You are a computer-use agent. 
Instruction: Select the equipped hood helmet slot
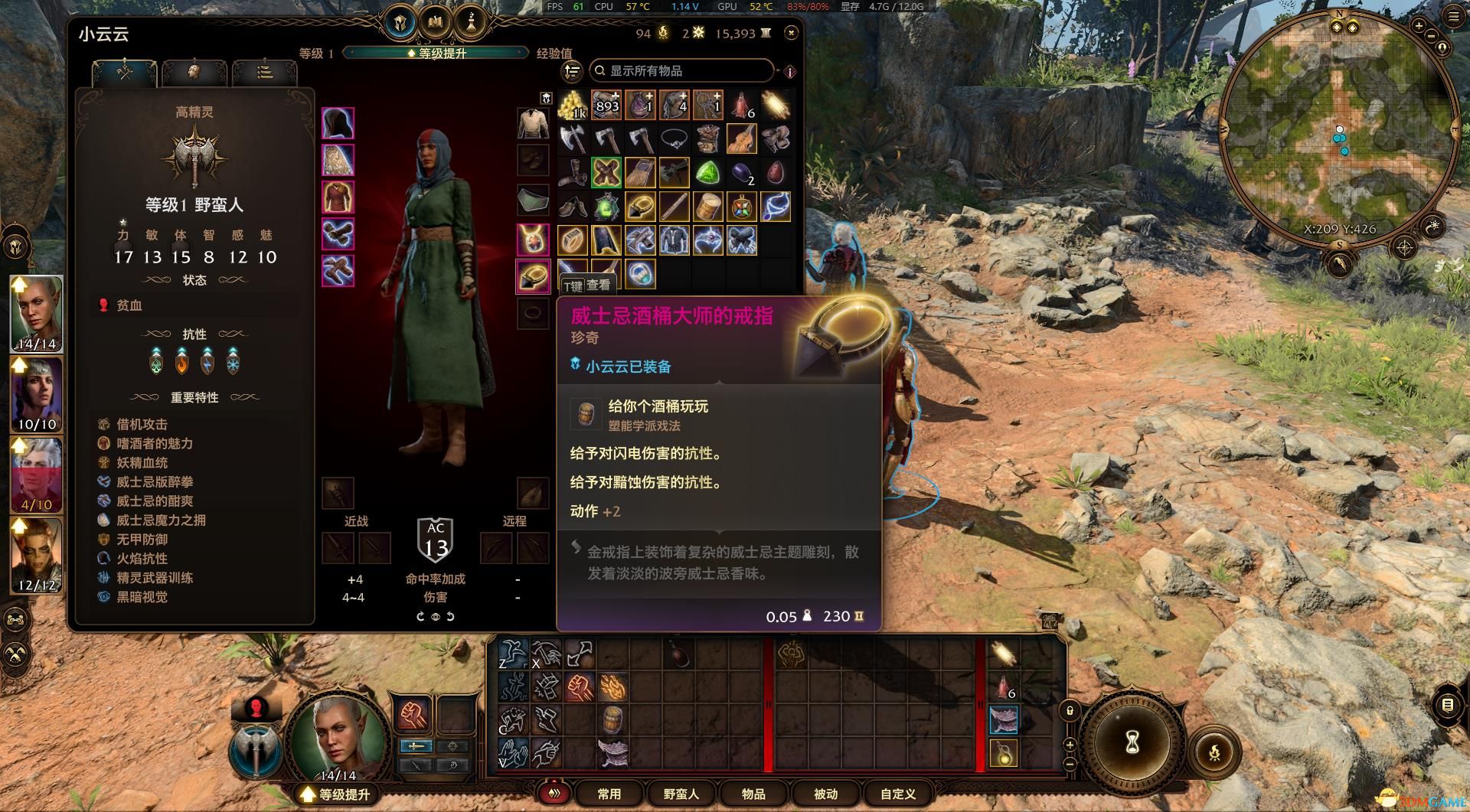tap(338, 124)
